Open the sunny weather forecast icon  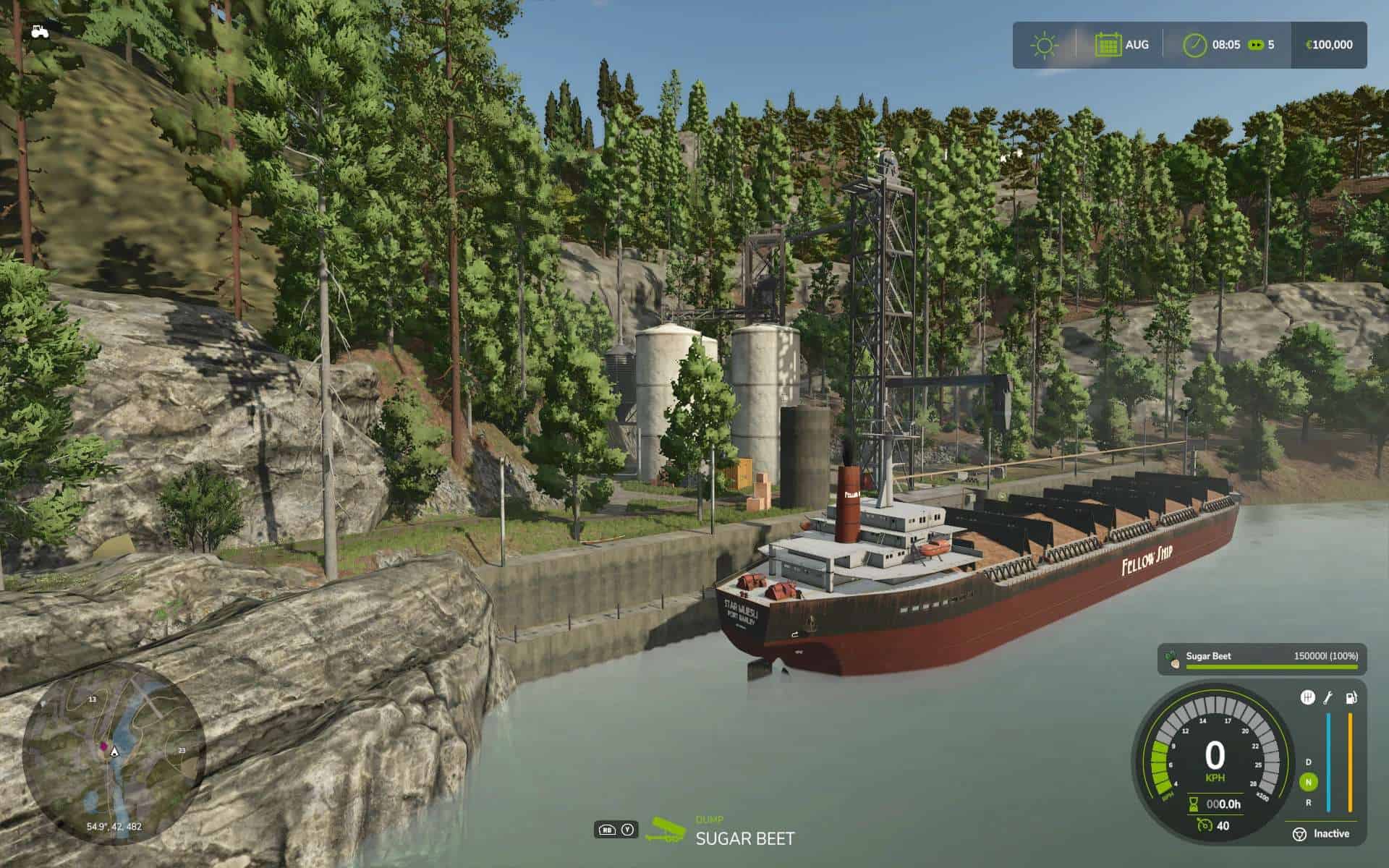pos(1044,45)
